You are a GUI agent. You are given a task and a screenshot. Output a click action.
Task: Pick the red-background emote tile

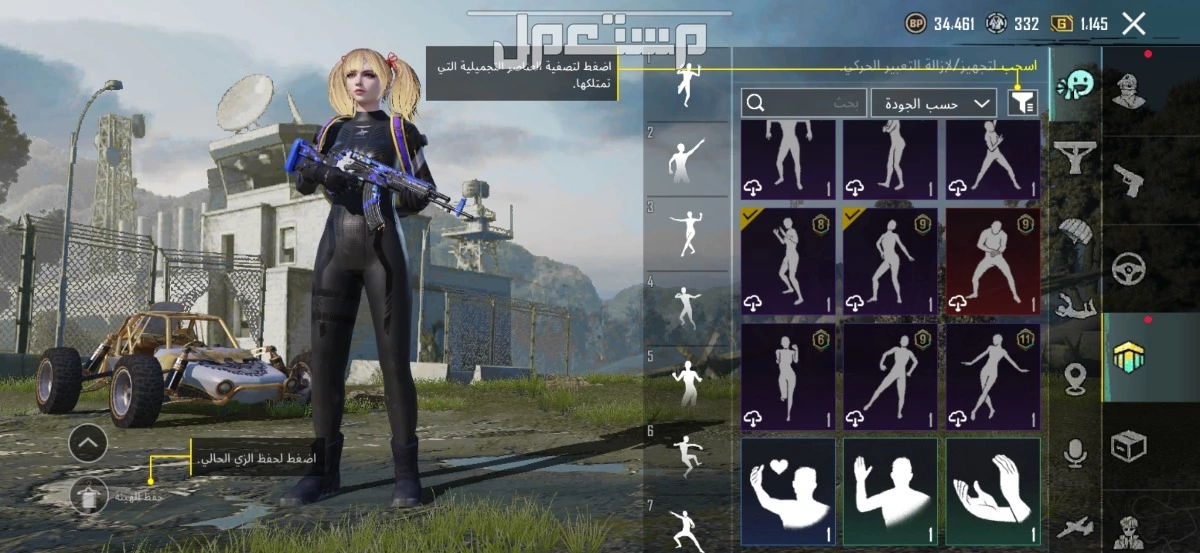[992, 262]
